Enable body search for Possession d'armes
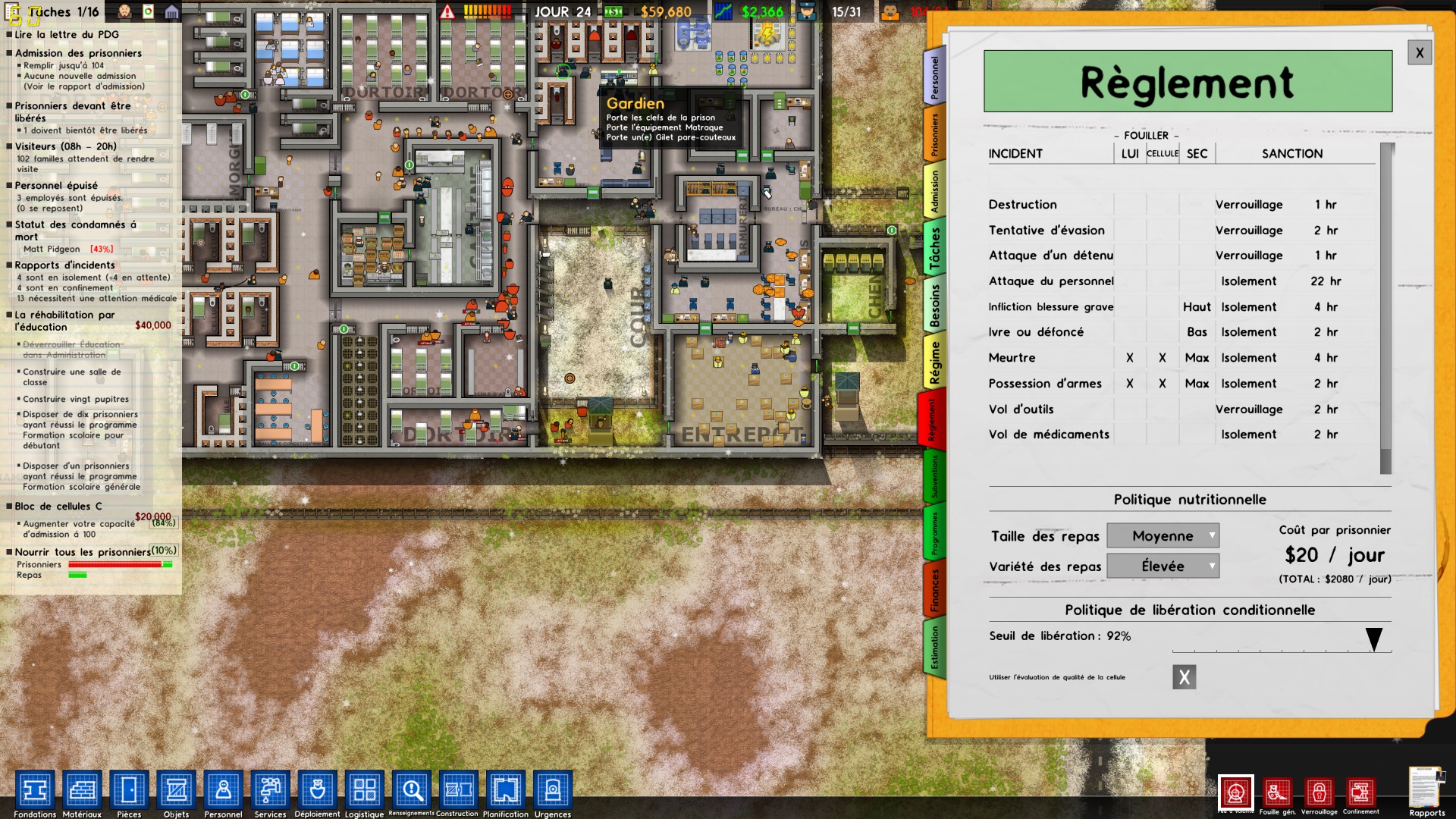The image size is (1456, 819). (1129, 384)
